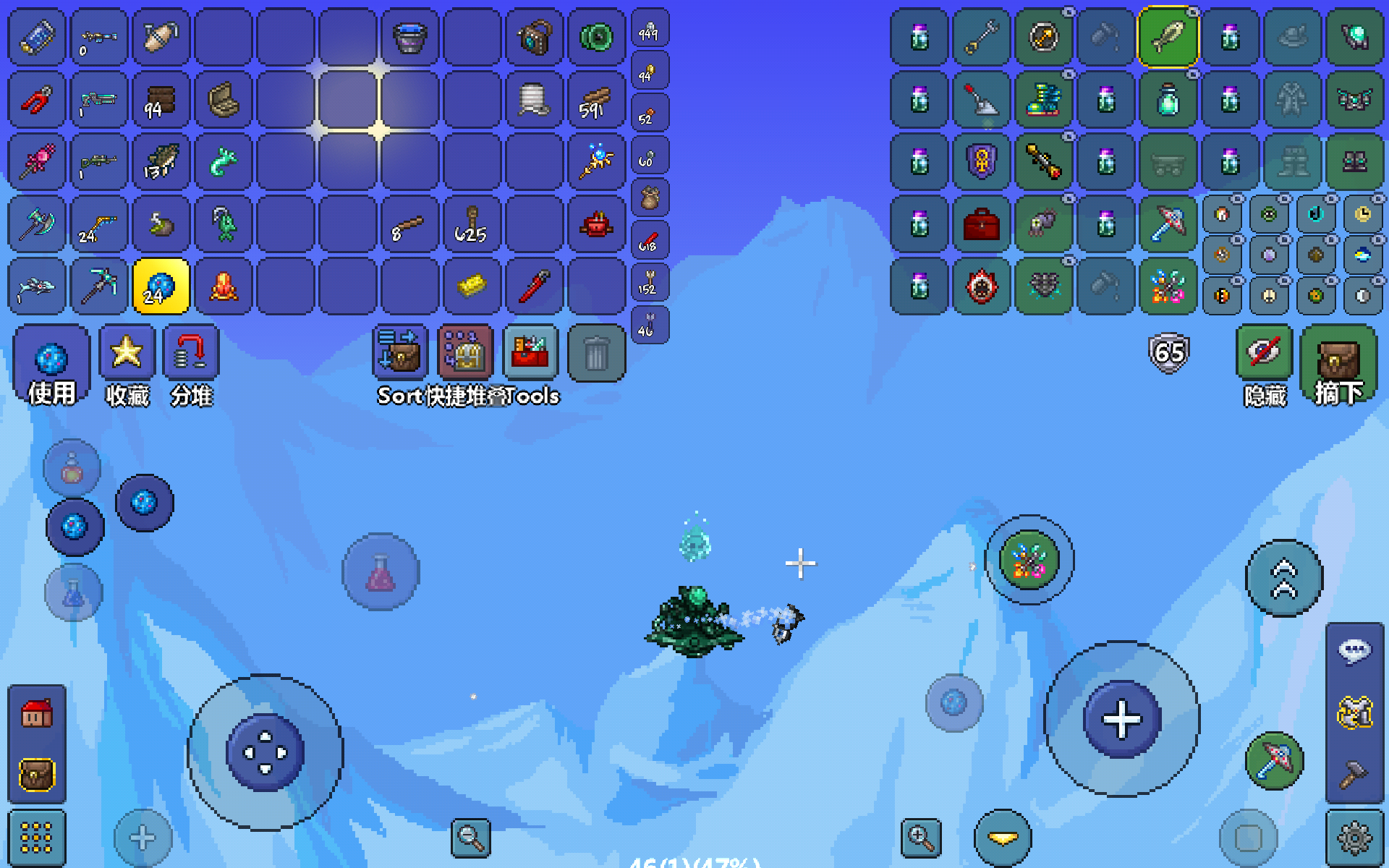This screenshot has width=1389, height=868.
Task: Select the trash can slot
Action: [596, 354]
